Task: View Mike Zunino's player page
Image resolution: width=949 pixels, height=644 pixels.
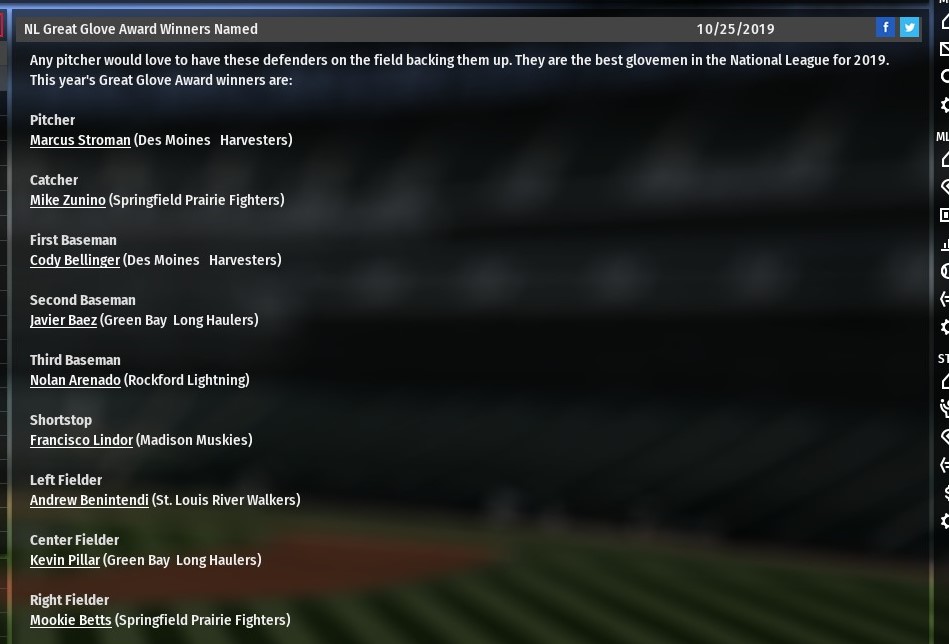Action: [67, 200]
